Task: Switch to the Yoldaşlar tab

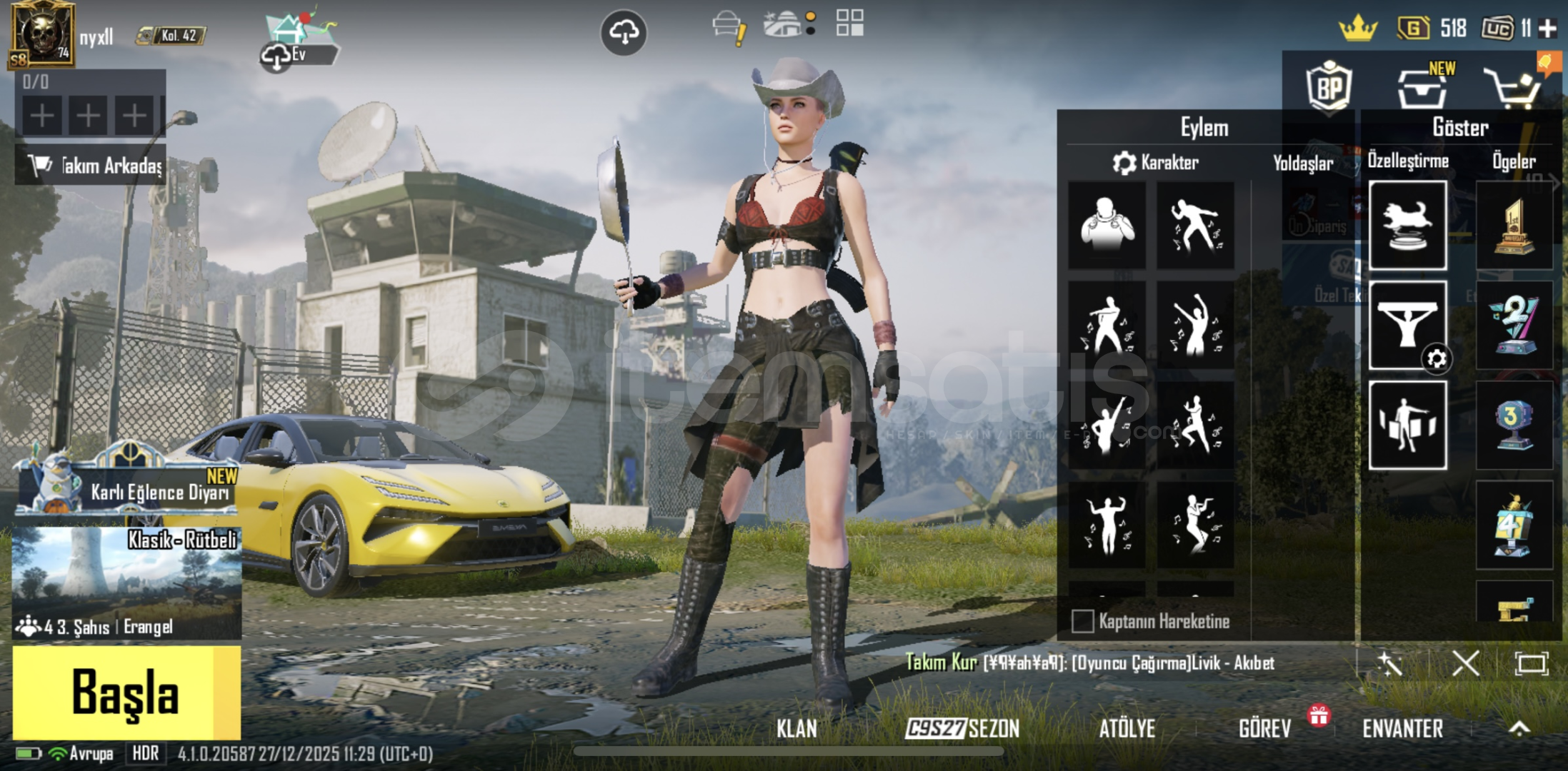Action: (1302, 163)
